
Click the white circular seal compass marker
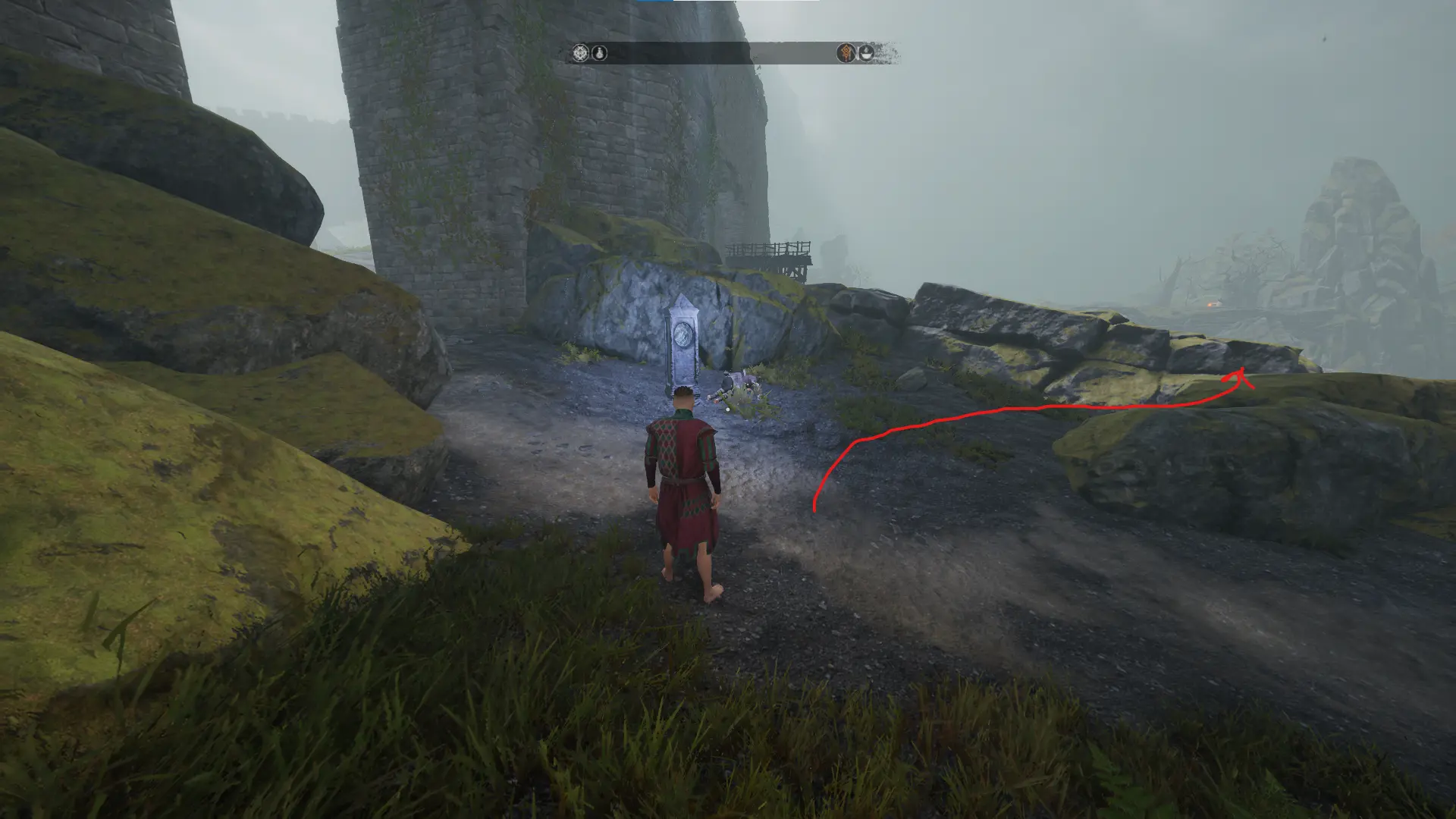tap(581, 53)
